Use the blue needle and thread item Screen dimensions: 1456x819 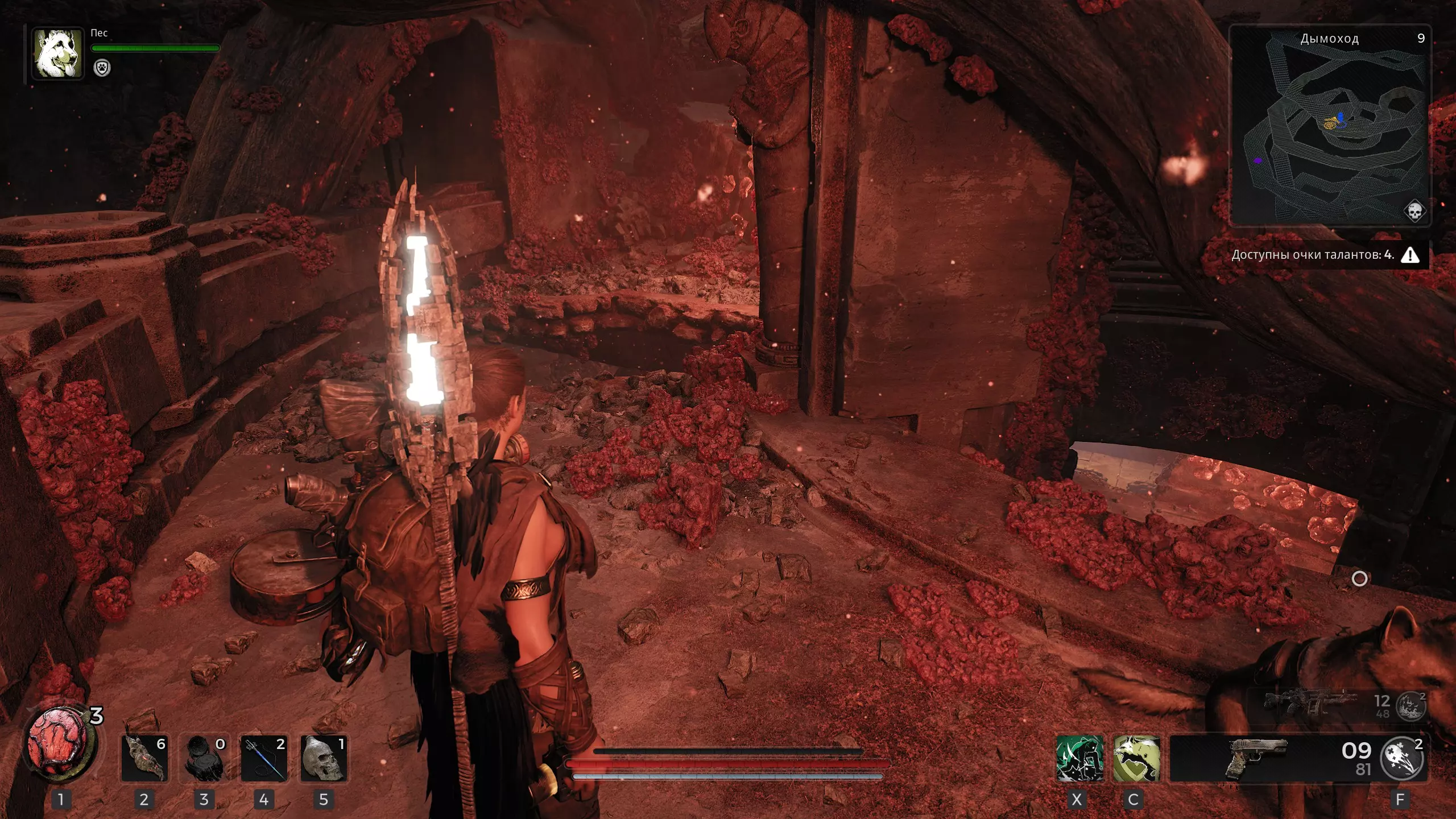[264, 758]
